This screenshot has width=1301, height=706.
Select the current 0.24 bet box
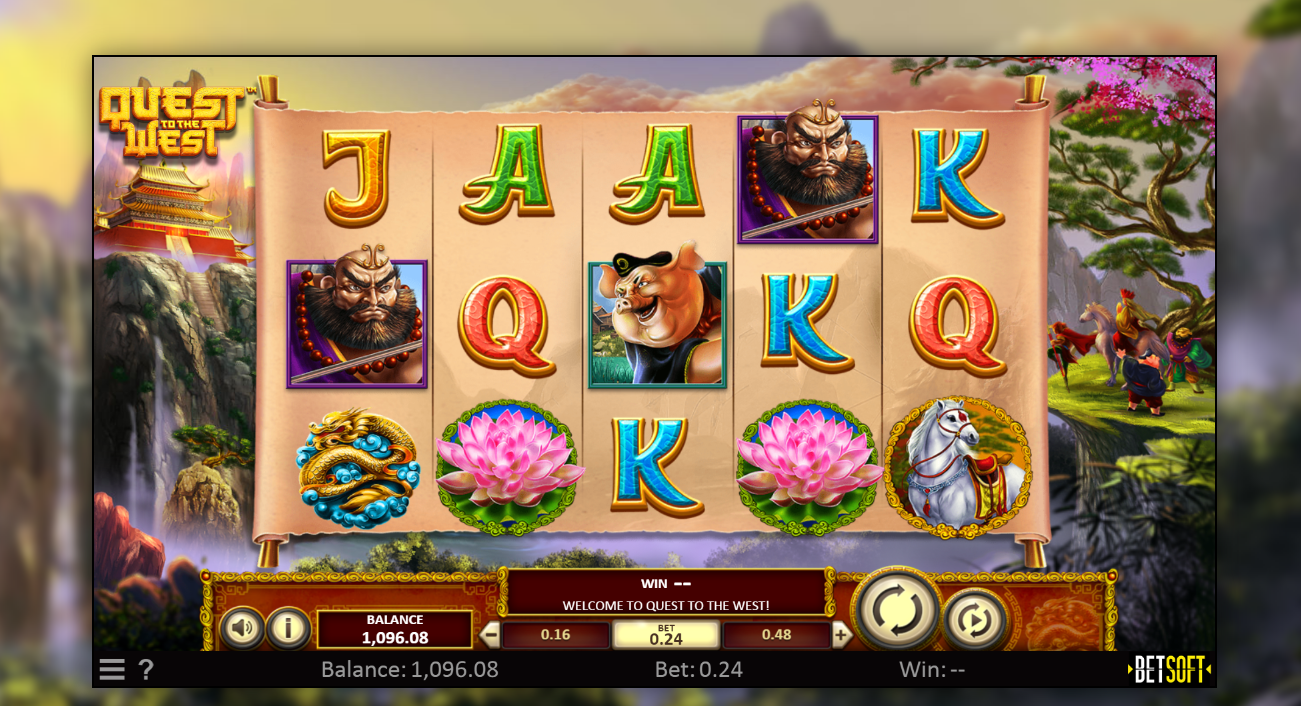666,635
